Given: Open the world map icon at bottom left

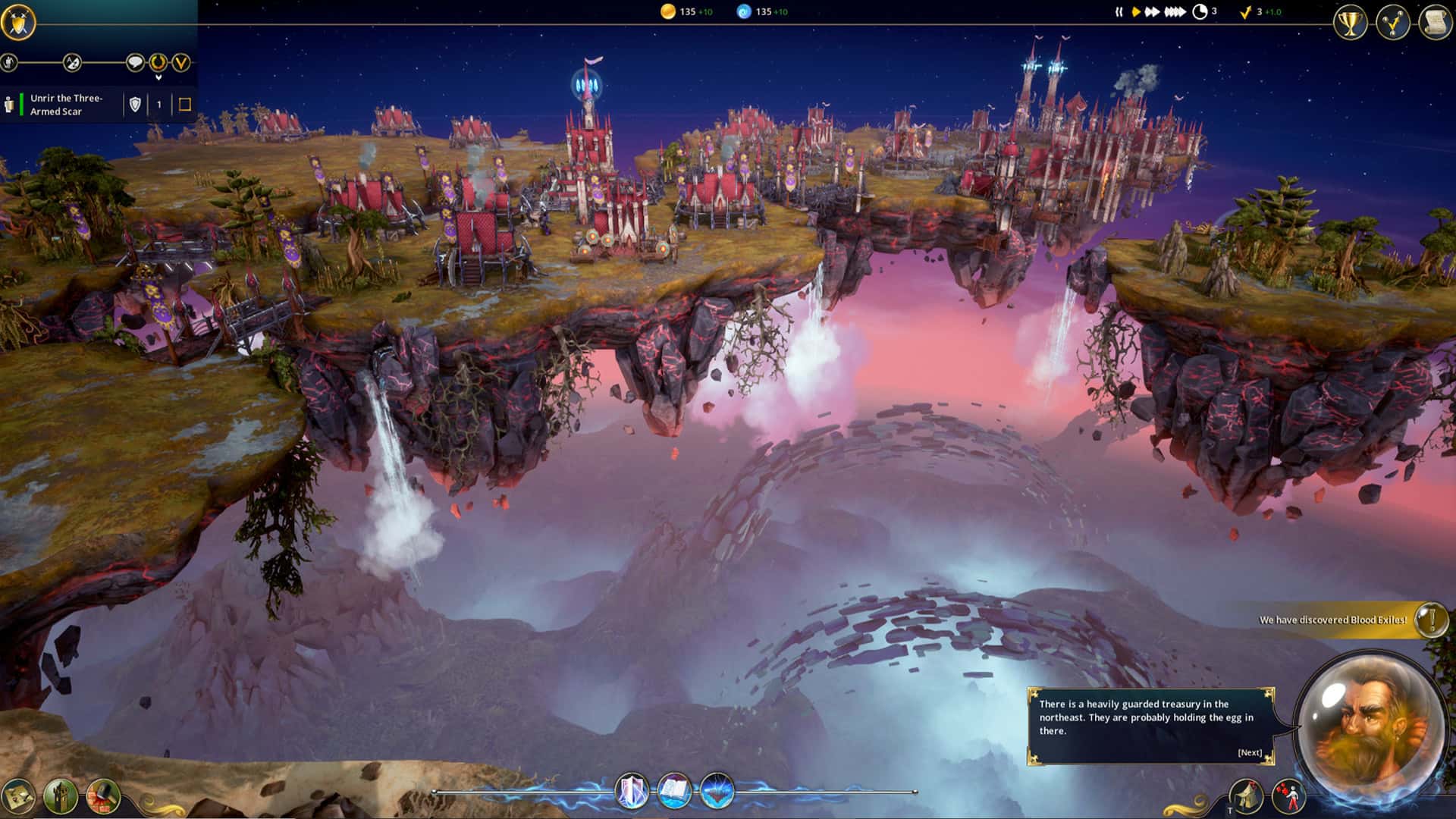Looking at the screenshot, I should [17, 797].
